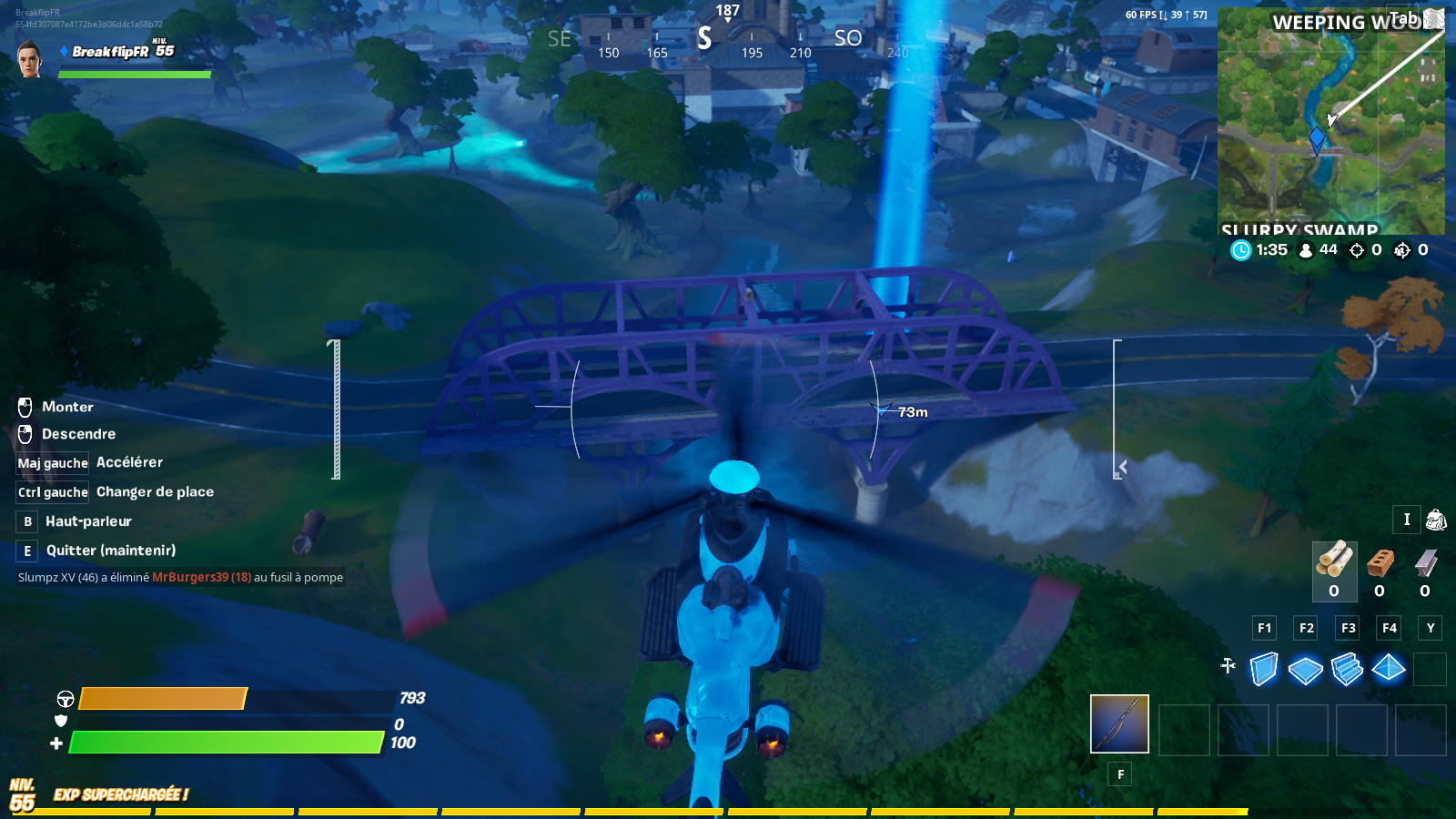Viewport: 1456px width, 819px height.
Task: Activate the Haut-parleur option
Action: click(86, 521)
